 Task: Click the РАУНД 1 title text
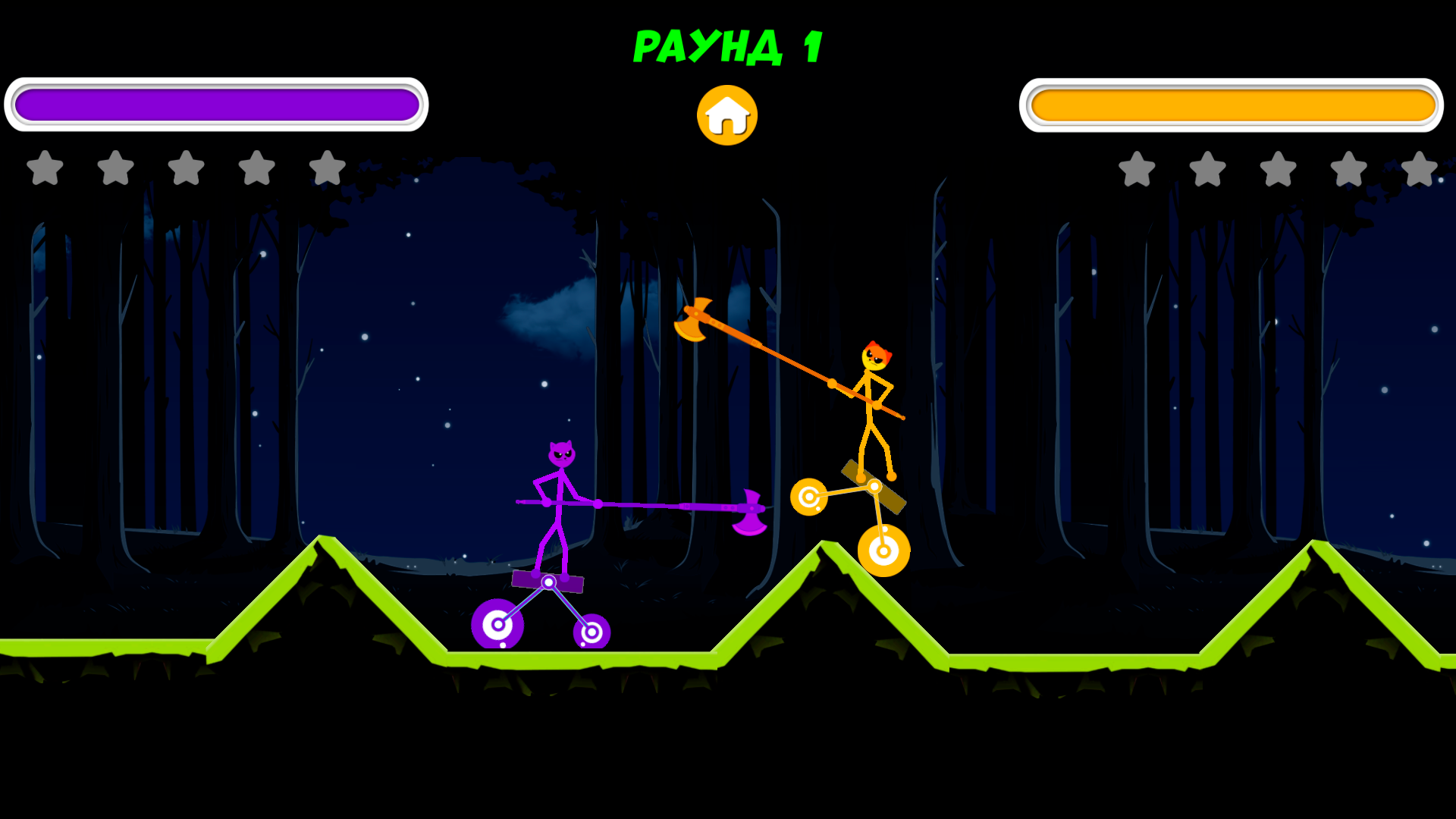[730, 47]
